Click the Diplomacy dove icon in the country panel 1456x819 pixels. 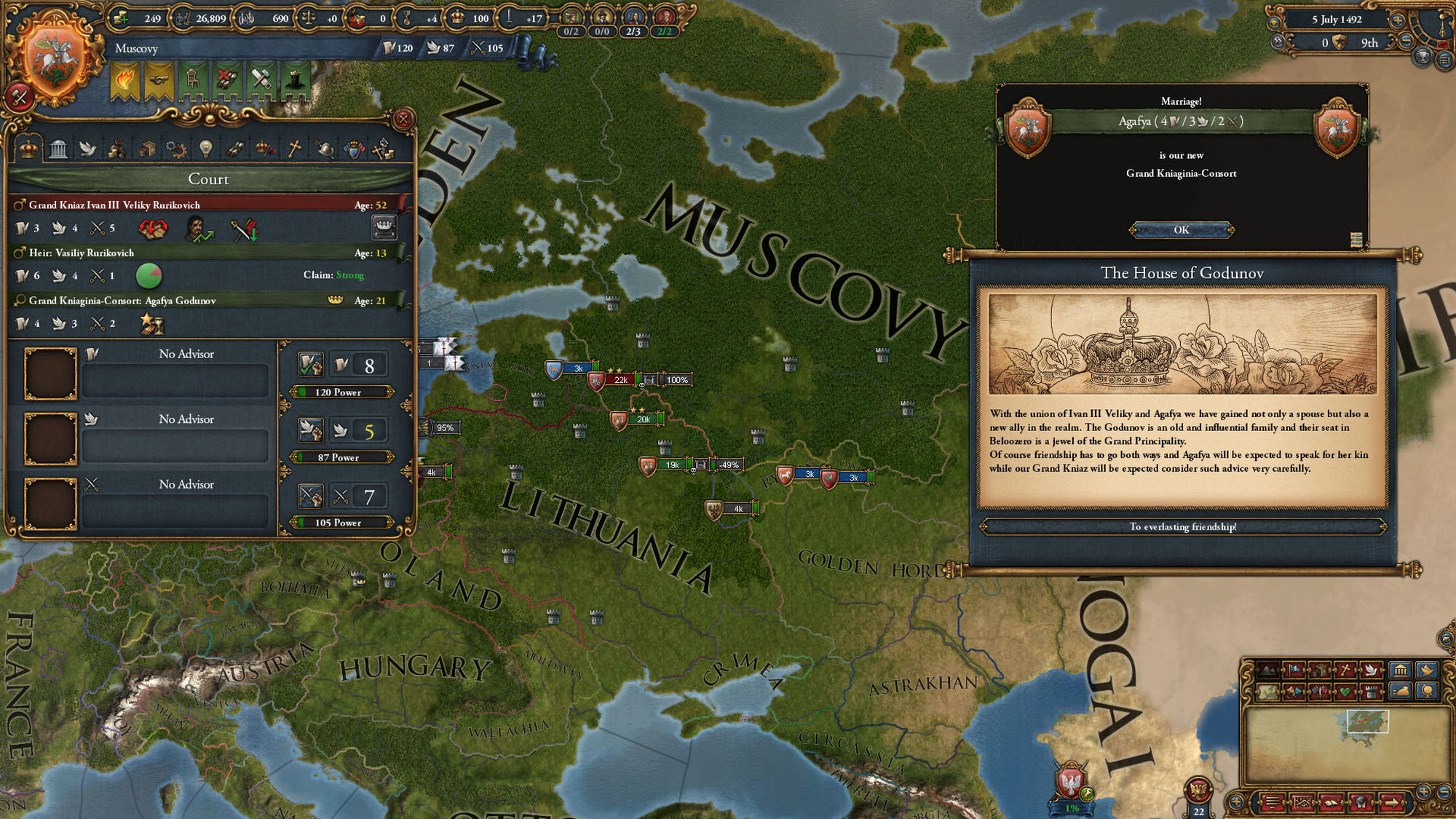89,149
